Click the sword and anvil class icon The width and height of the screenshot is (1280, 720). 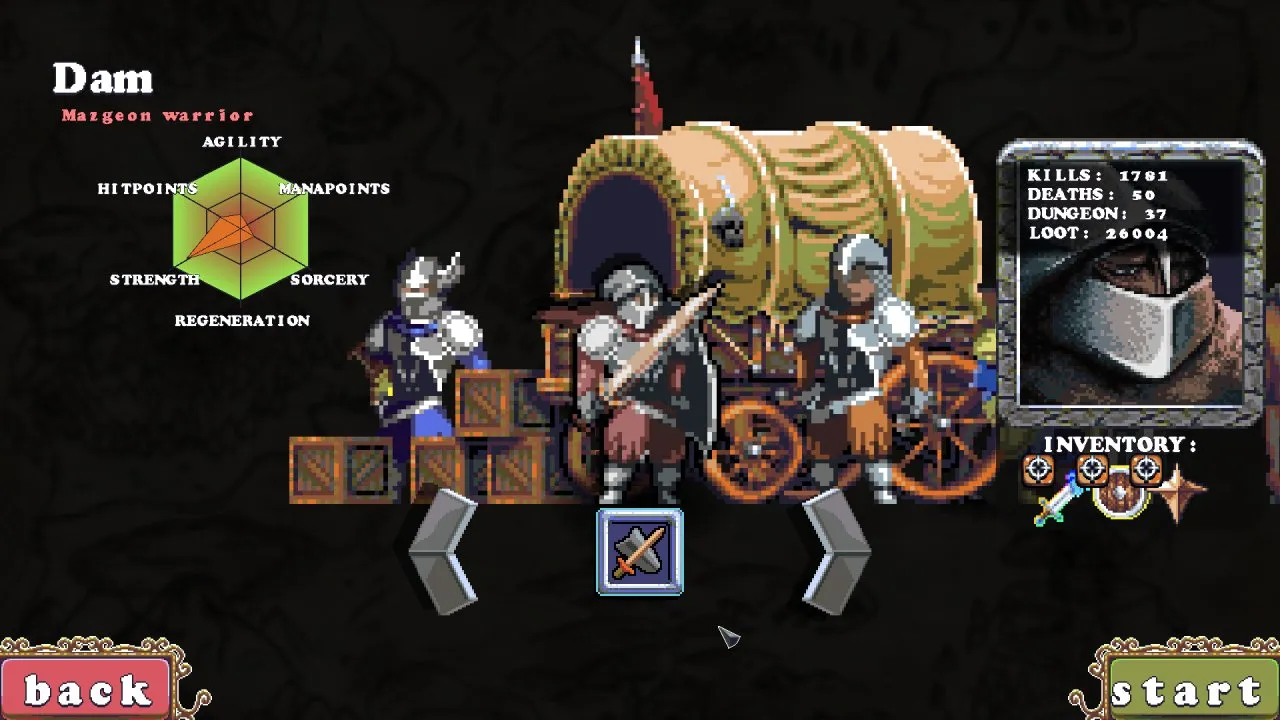[x=640, y=552]
